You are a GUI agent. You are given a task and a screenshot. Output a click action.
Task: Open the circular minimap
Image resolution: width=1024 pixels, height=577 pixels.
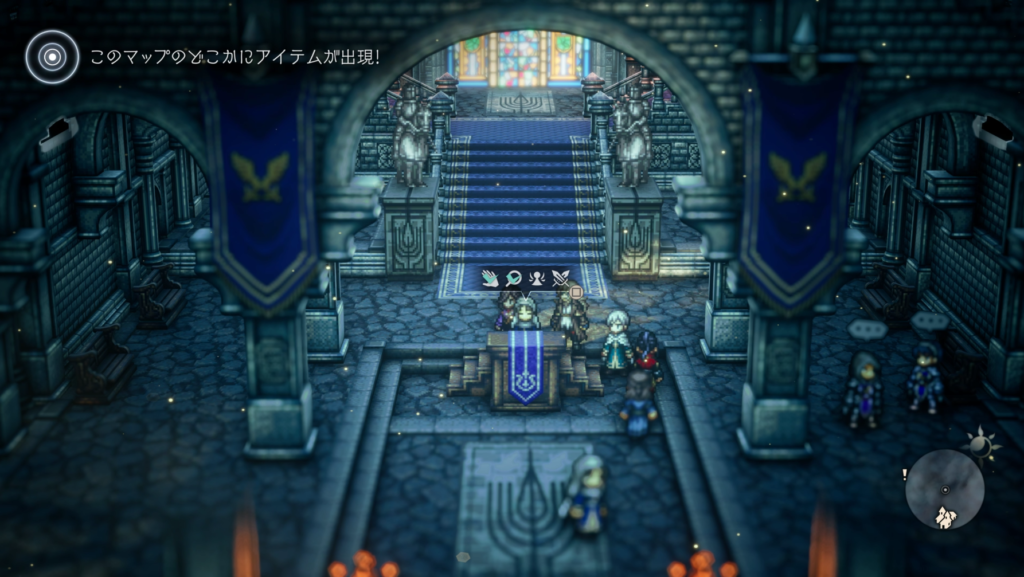(944, 489)
